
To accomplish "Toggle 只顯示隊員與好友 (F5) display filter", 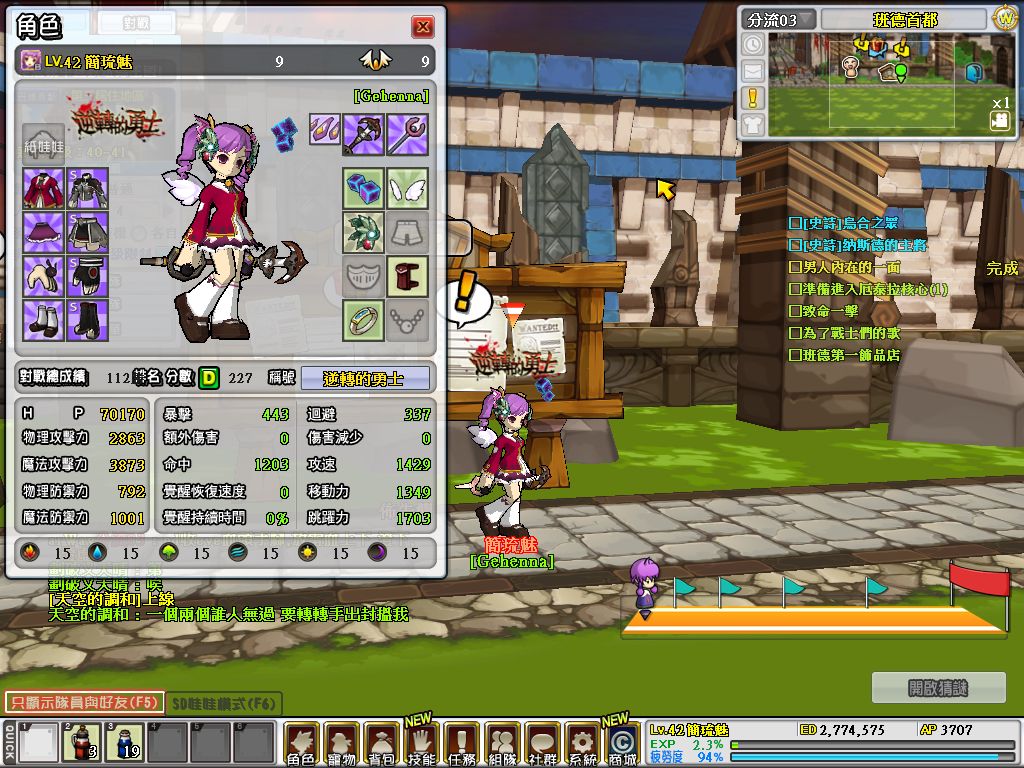I will [83, 703].
